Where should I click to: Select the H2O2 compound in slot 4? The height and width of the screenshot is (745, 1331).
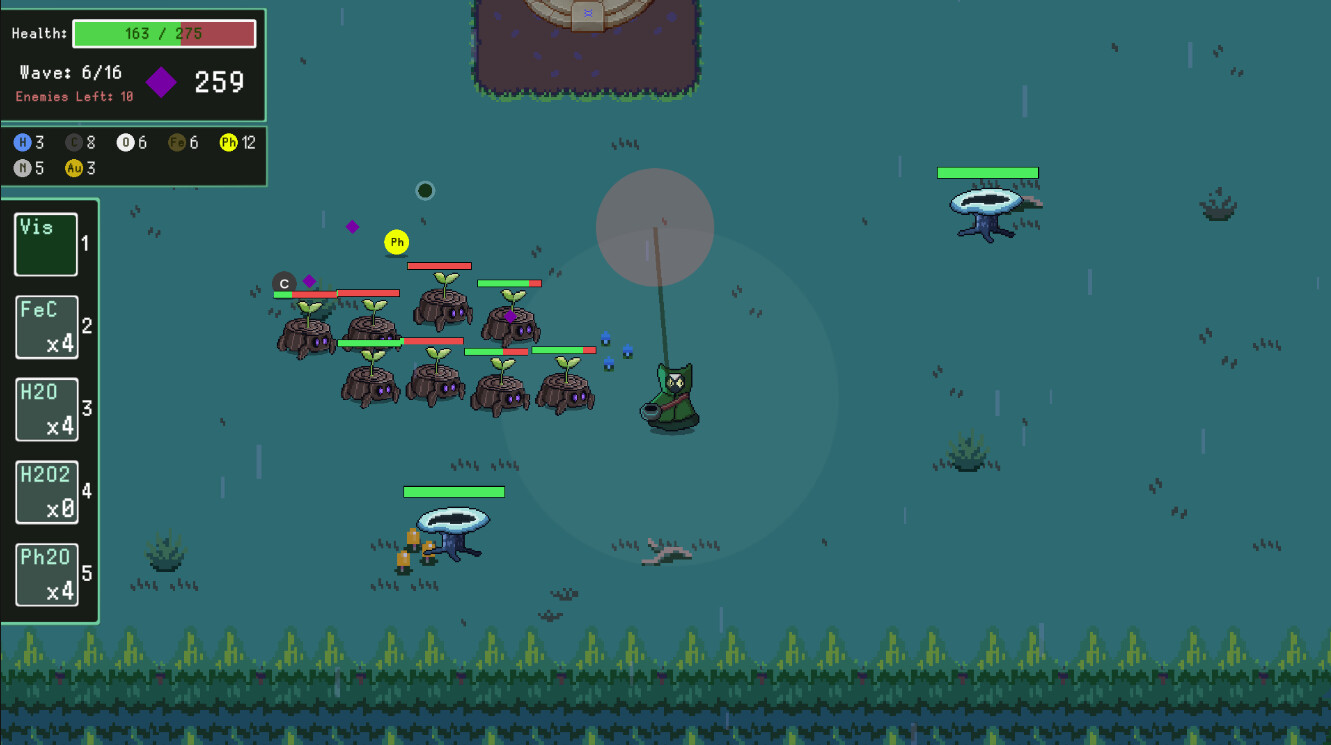(46, 491)
